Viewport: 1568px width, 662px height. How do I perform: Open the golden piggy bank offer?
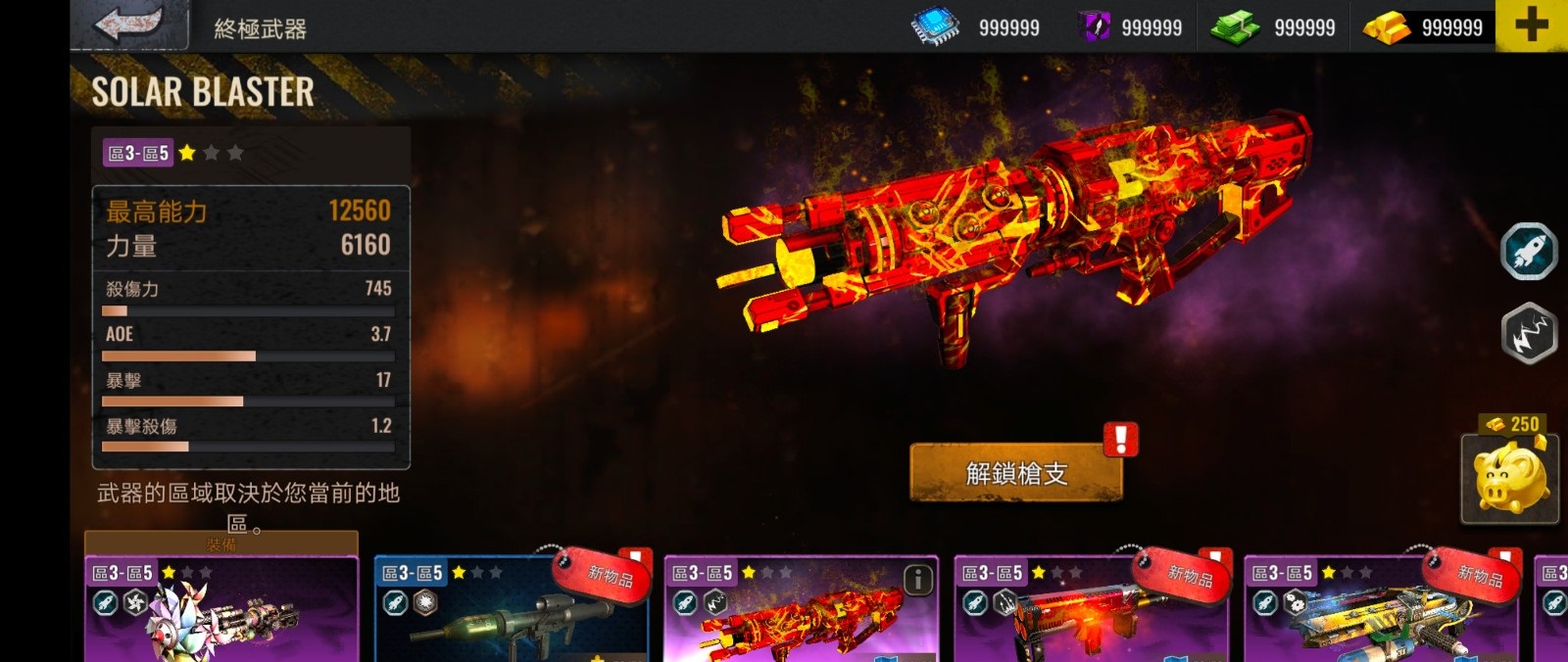1509,479
